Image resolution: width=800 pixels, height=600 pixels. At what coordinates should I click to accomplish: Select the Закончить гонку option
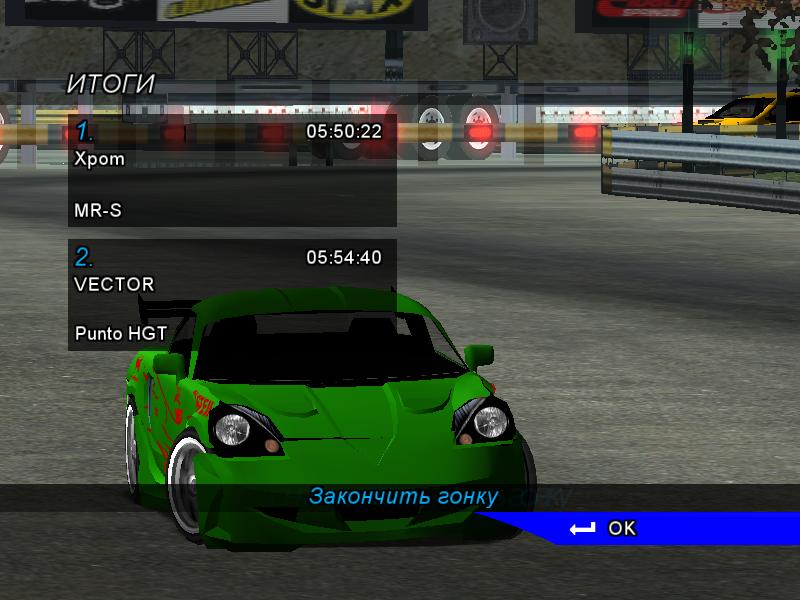click(x=403, y=496)
